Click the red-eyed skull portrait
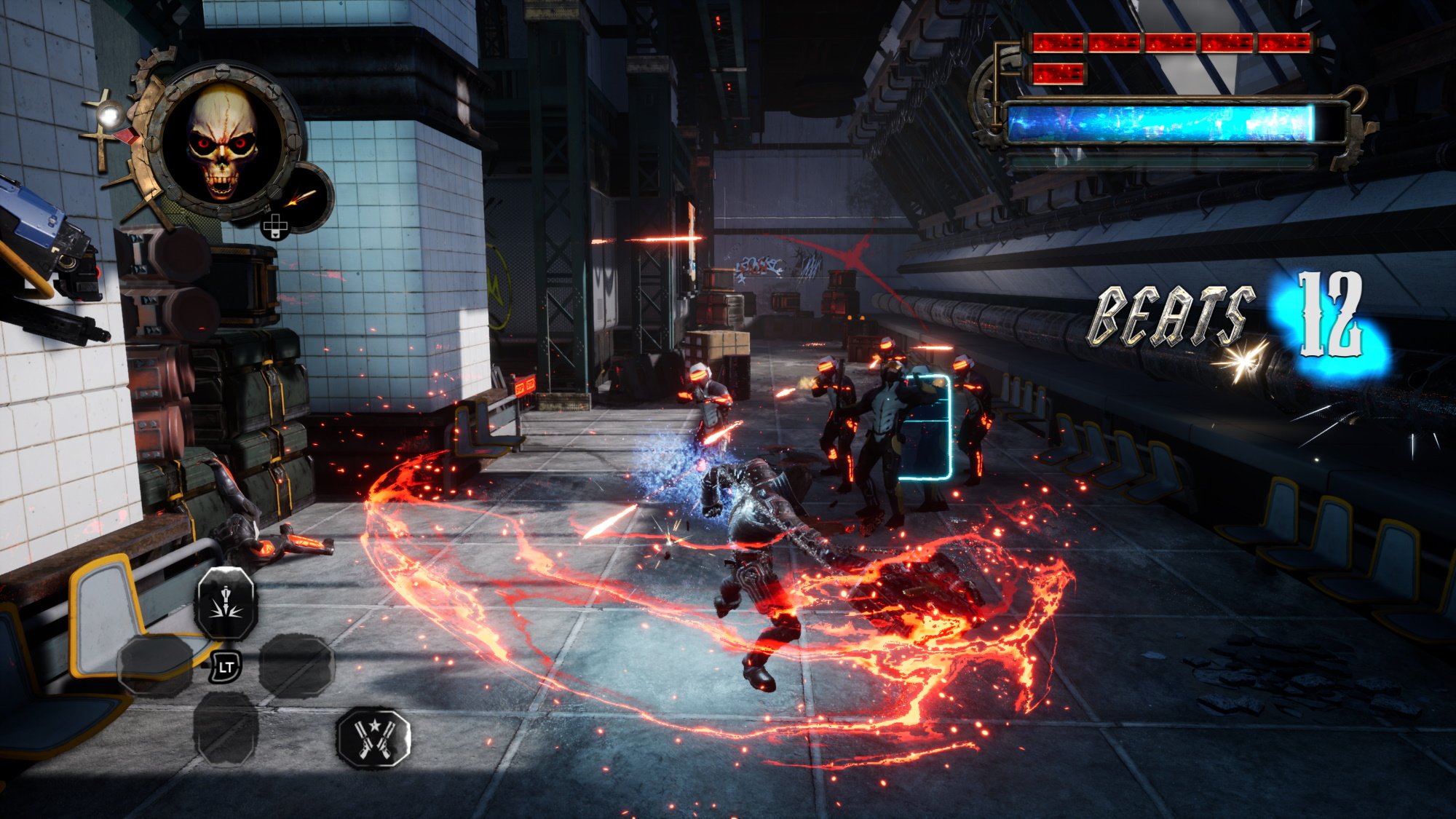Viewport: 1456px width, 819px height. click(x=222, y=142)
